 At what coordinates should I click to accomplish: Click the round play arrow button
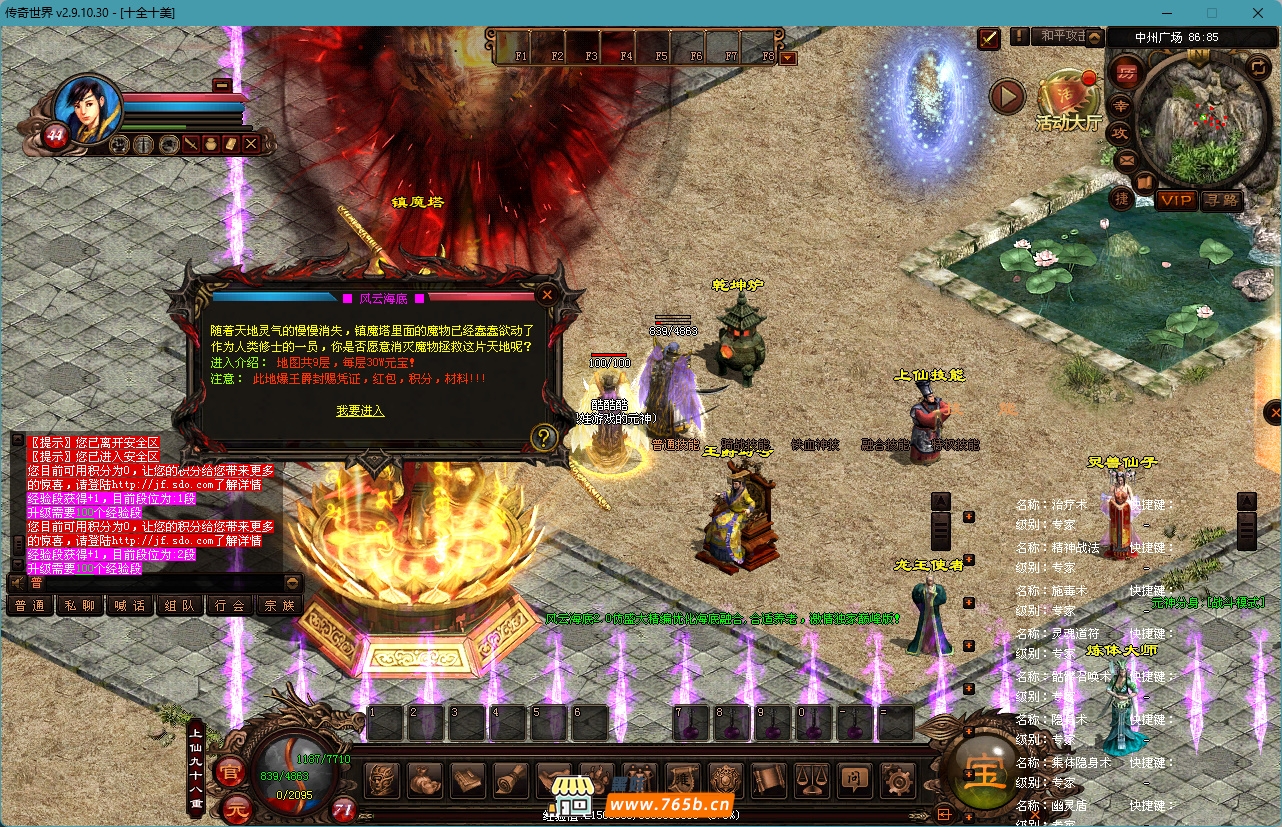click(x=1007, y=97)
